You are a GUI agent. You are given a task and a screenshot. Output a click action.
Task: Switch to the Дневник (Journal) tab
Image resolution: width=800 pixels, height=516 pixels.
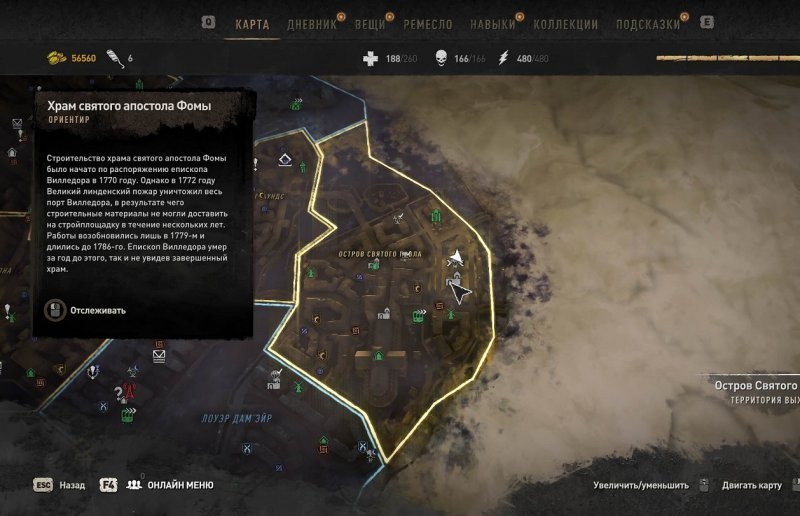point(311,24)
